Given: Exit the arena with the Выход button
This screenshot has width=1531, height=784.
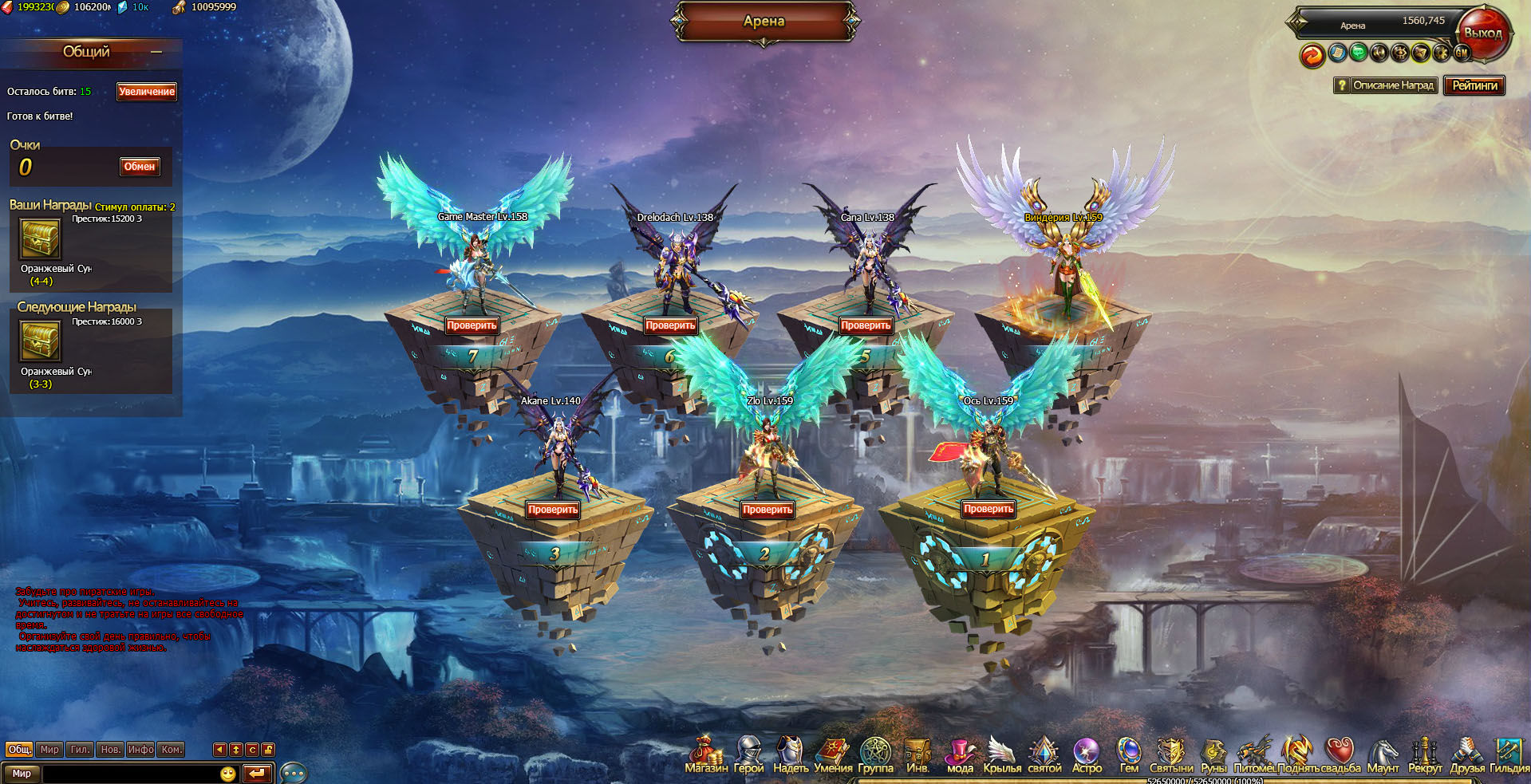Looking at the screenshot, I should 1483,33.
